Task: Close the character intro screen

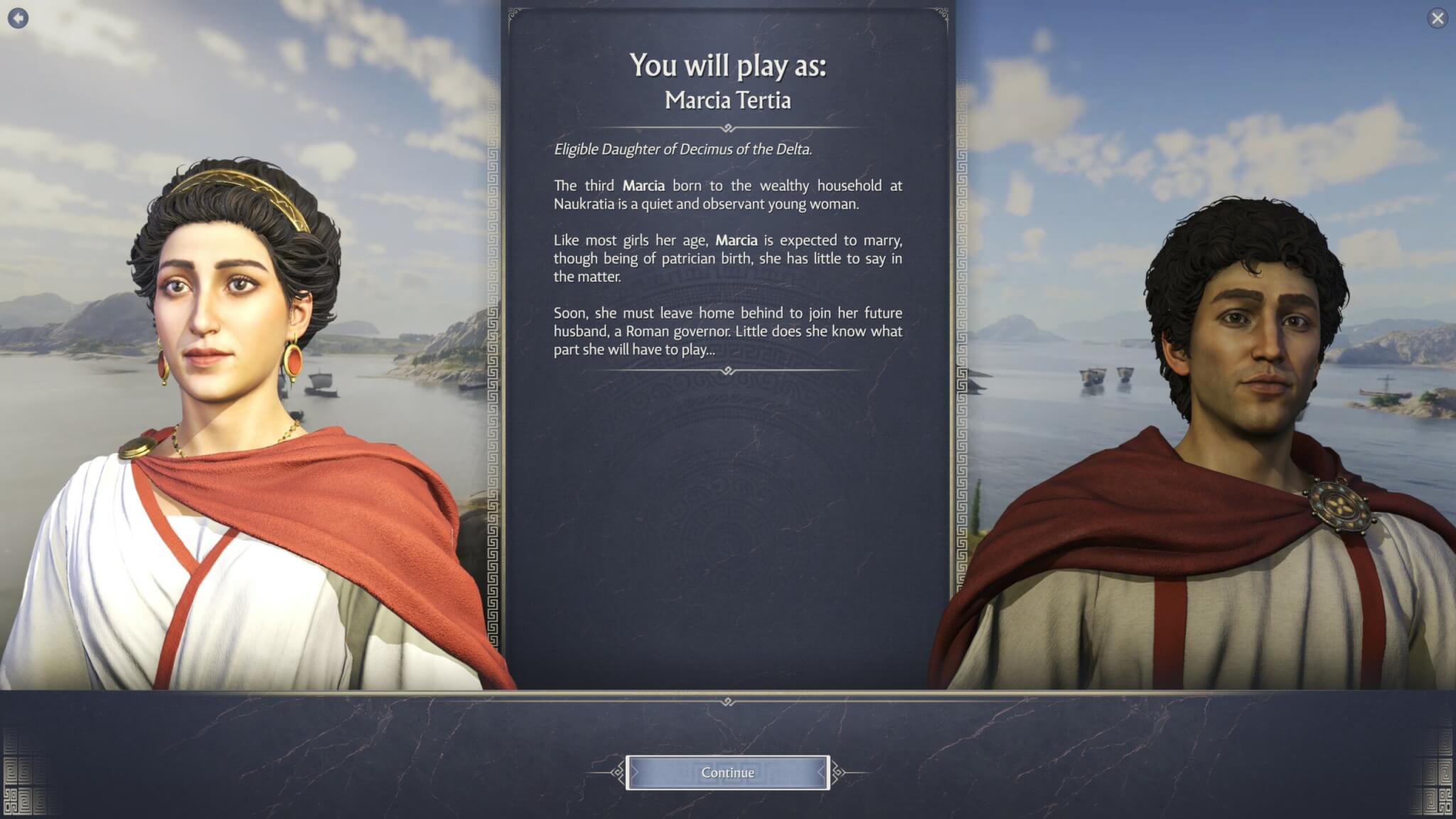Action: pos(1437,18)
